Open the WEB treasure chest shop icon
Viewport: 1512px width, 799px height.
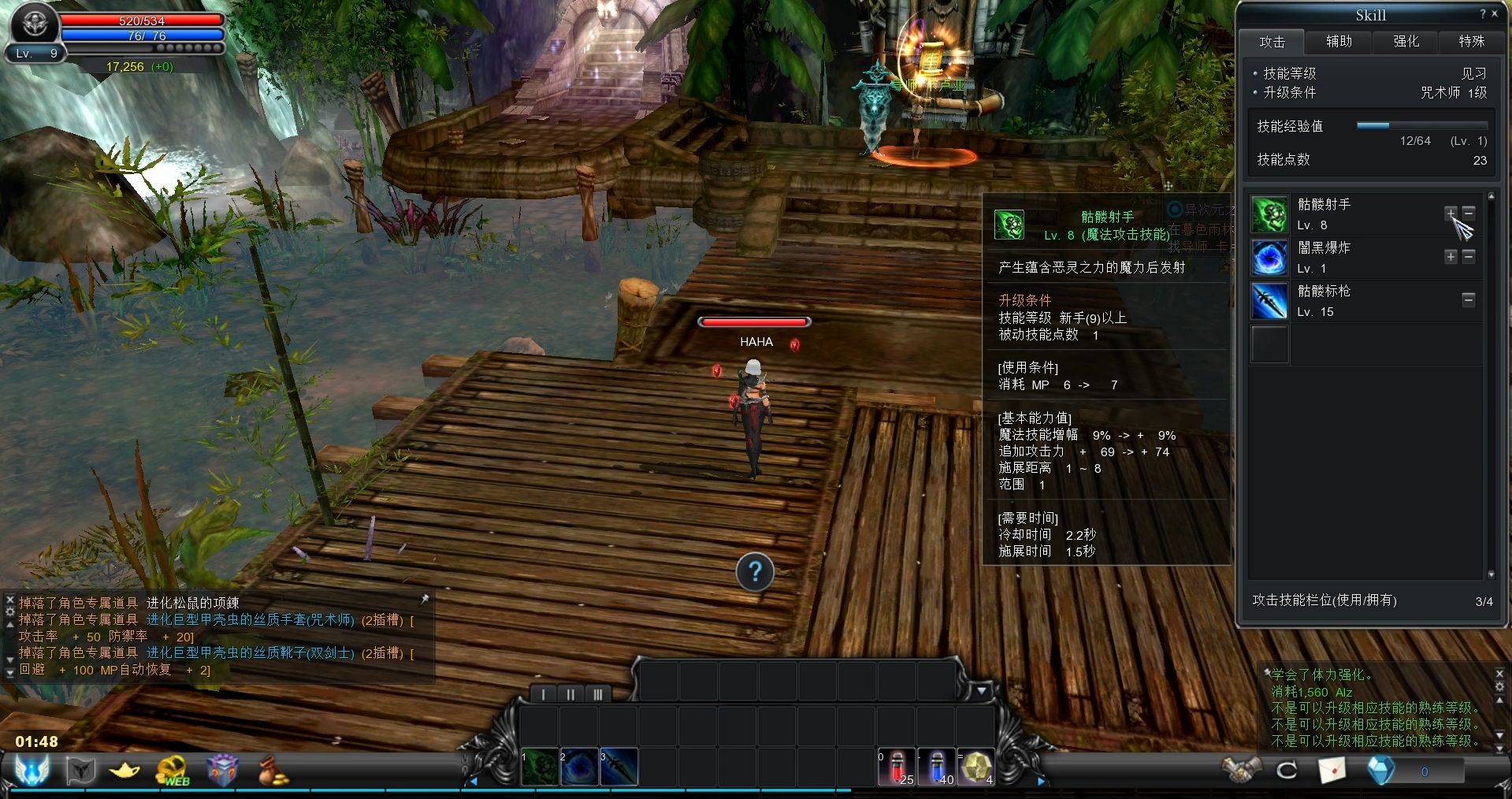click(173, 770)
